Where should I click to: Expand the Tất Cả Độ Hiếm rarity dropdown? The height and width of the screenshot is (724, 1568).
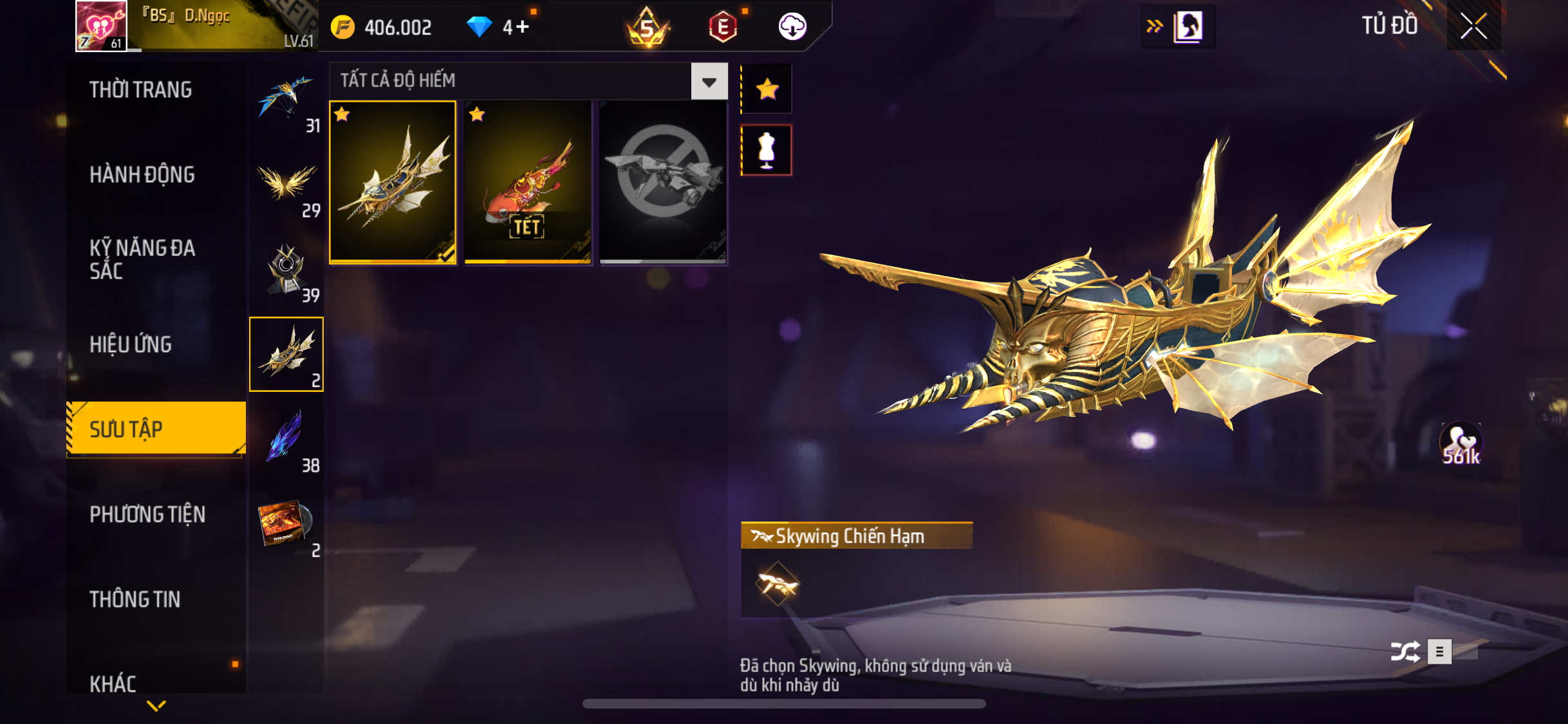coord(709,82)
